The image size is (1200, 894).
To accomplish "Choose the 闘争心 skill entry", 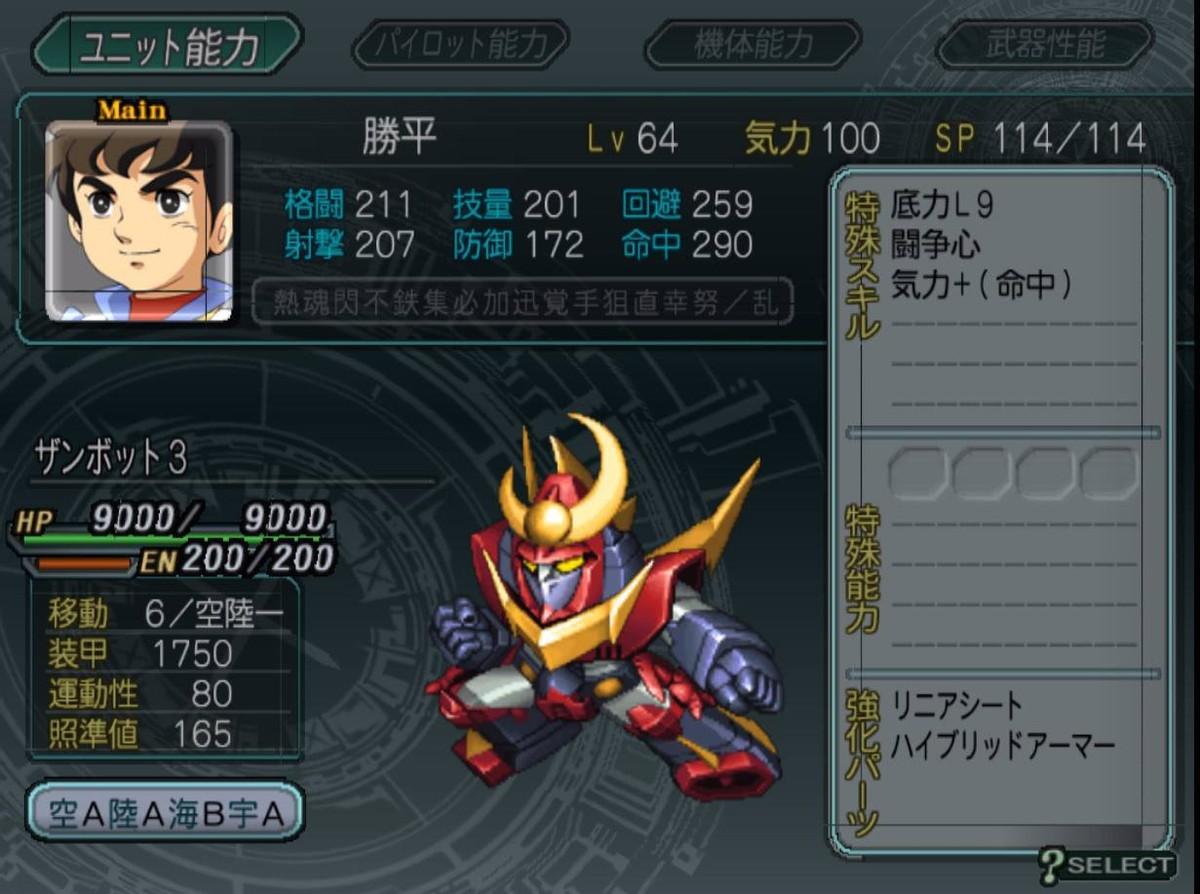I will (935, 245).
